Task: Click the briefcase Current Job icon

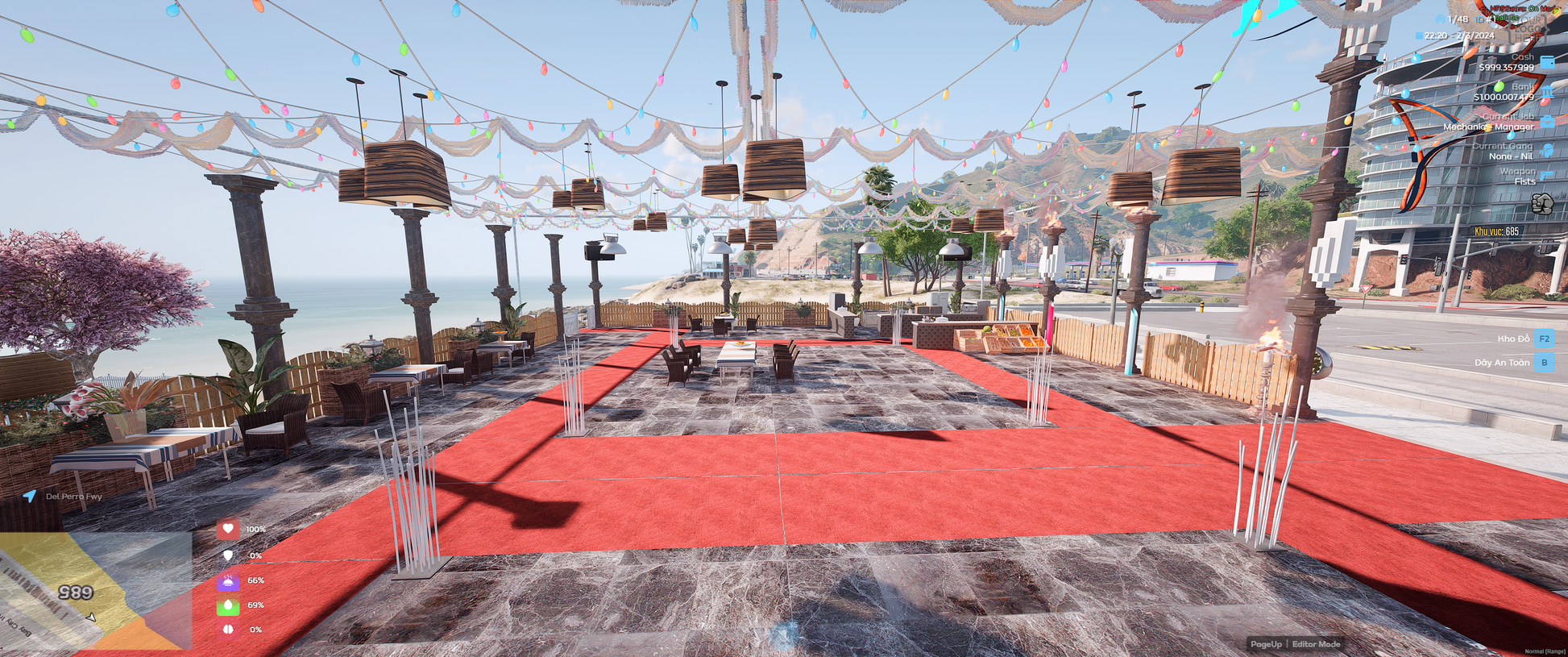Action: pos(1547,122)
